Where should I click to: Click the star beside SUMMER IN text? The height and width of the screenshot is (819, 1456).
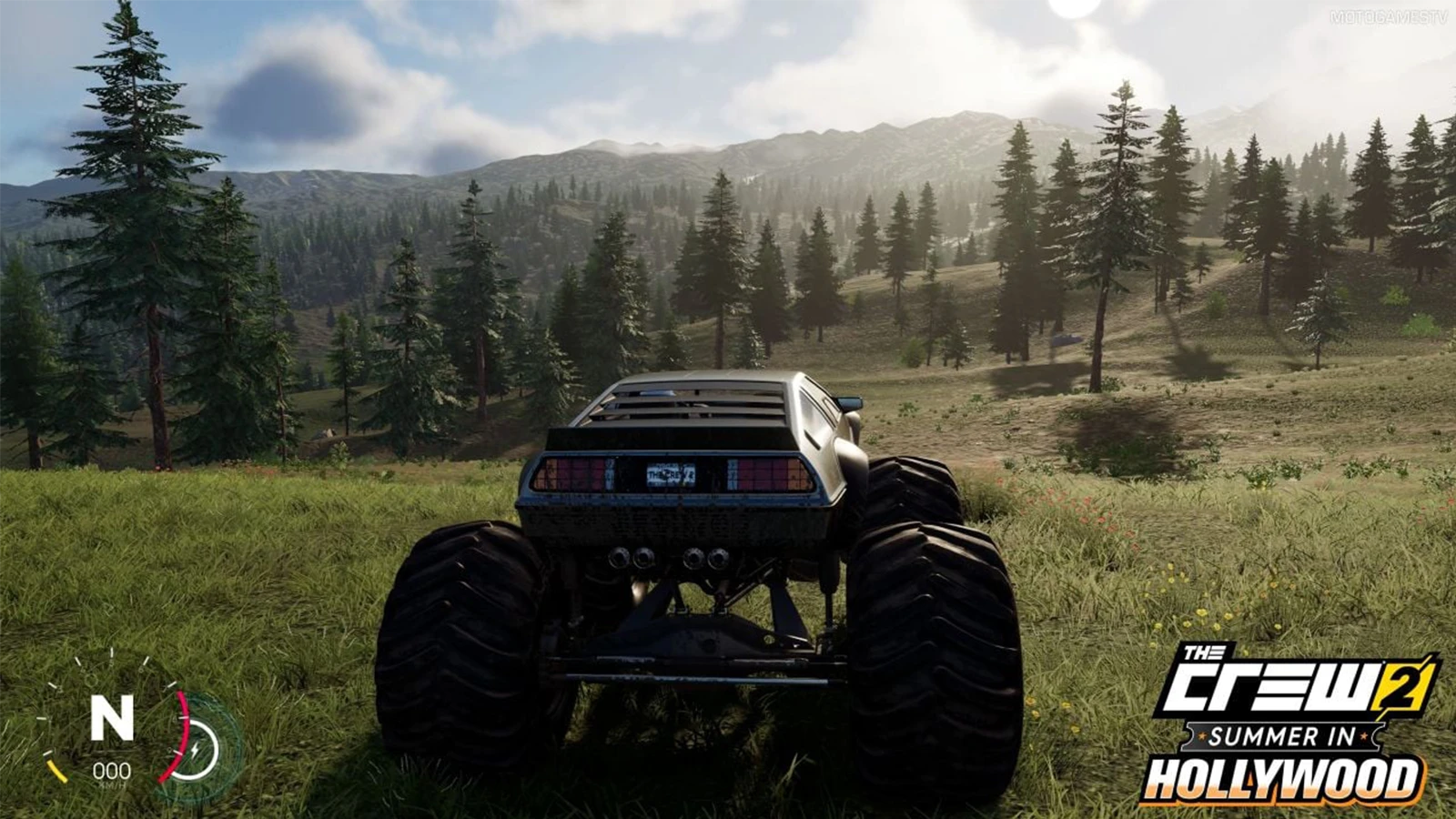pos(1201,735)
